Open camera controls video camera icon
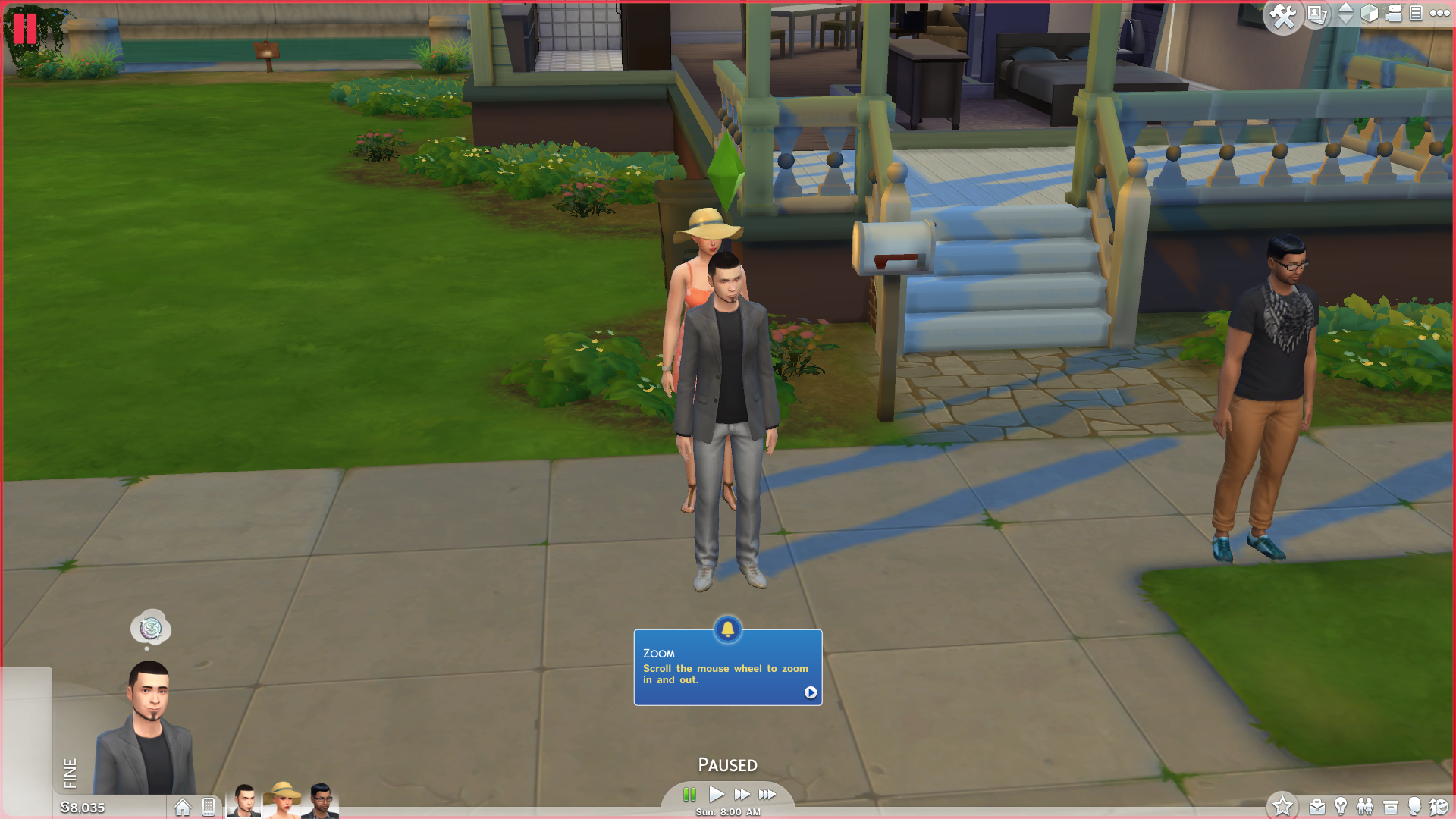 tap(1394, 14)
